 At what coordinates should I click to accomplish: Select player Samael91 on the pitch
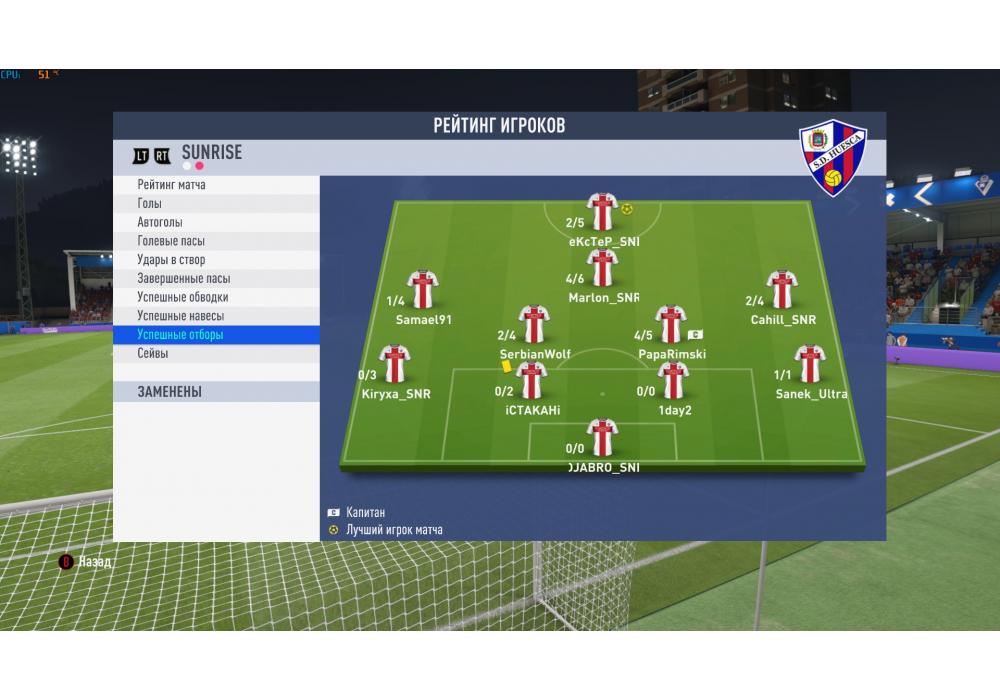click(423, 290)
